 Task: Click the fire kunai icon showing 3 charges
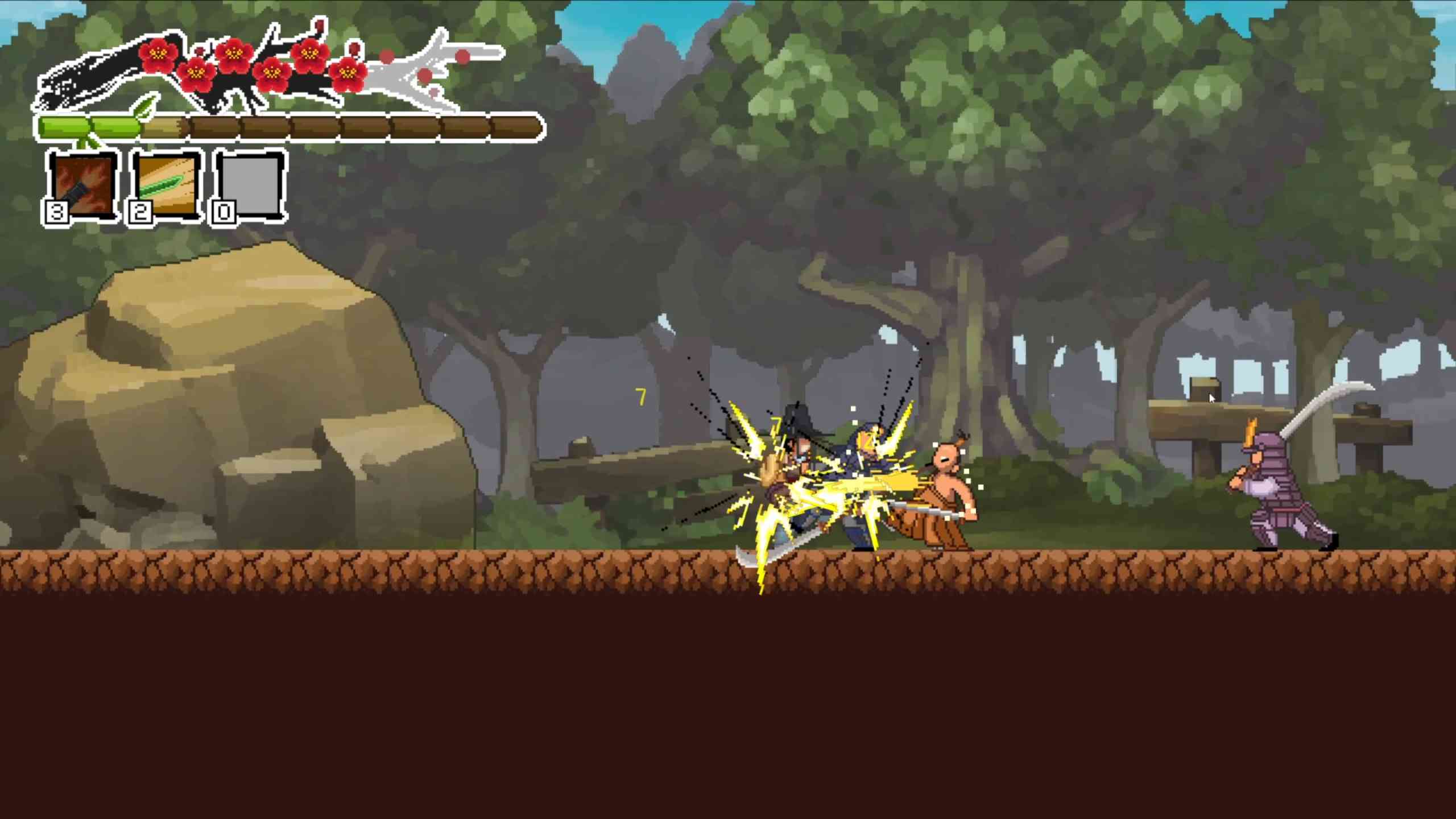[82, 188]
